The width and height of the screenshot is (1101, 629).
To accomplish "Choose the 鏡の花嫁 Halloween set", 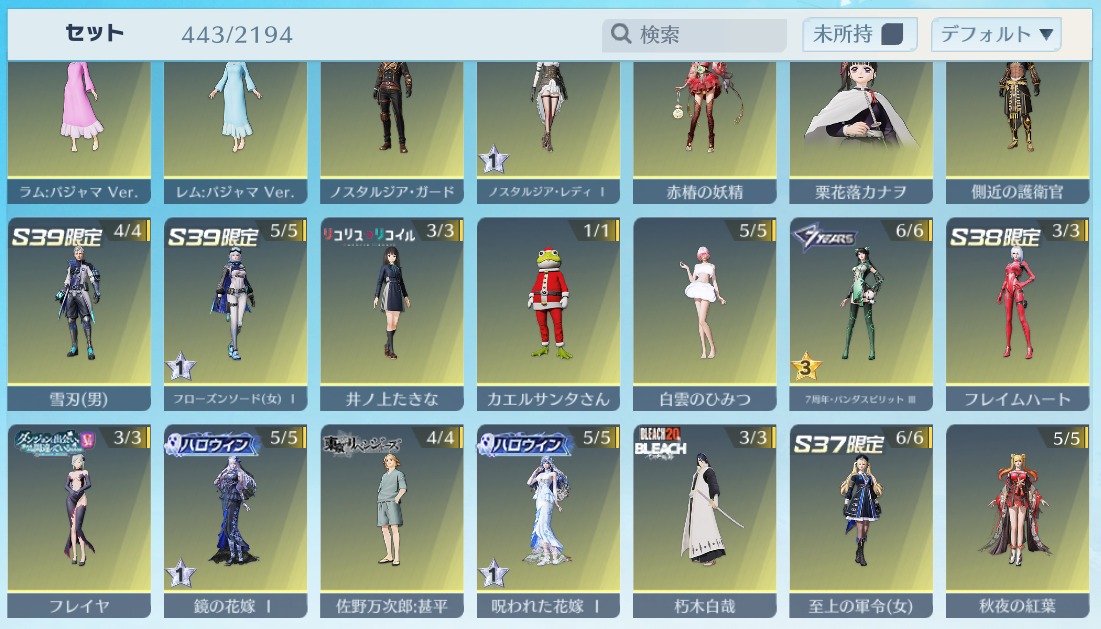I will coord(235,518).
